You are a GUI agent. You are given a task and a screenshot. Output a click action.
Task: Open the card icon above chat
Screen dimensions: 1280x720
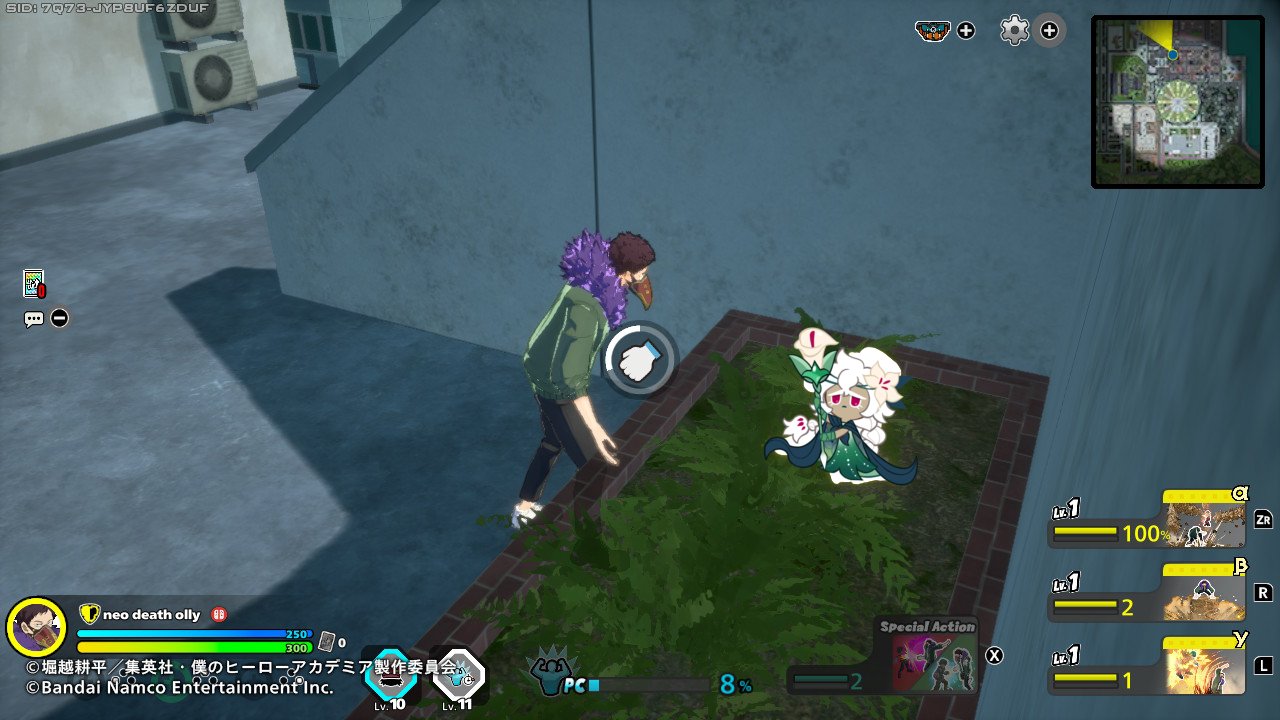[x=33, y=284]
